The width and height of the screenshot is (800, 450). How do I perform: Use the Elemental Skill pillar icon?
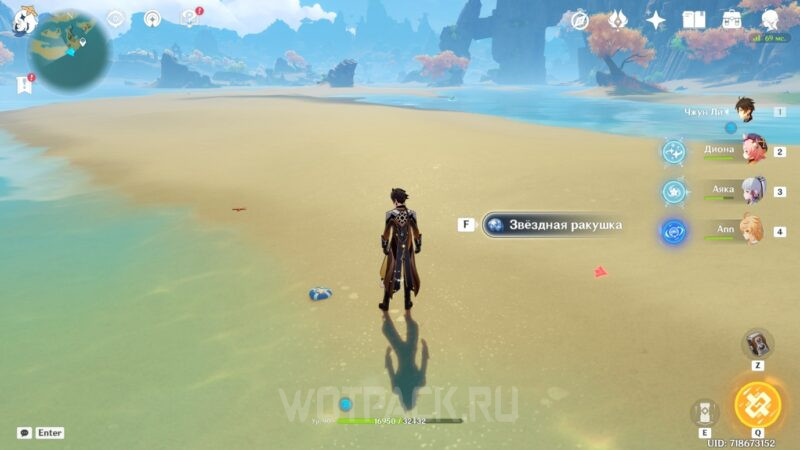705,412
